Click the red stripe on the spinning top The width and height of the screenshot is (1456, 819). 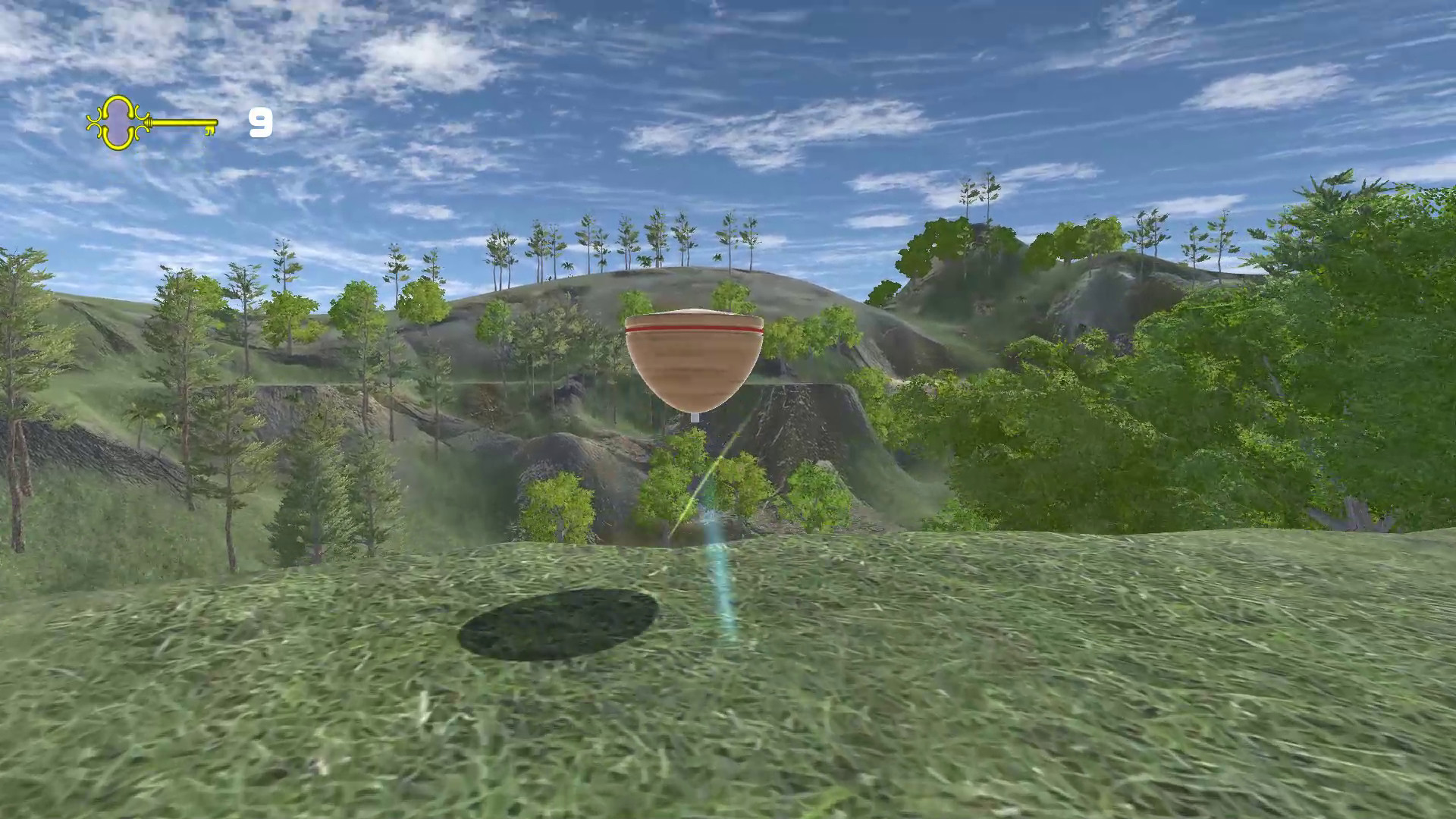690,328
